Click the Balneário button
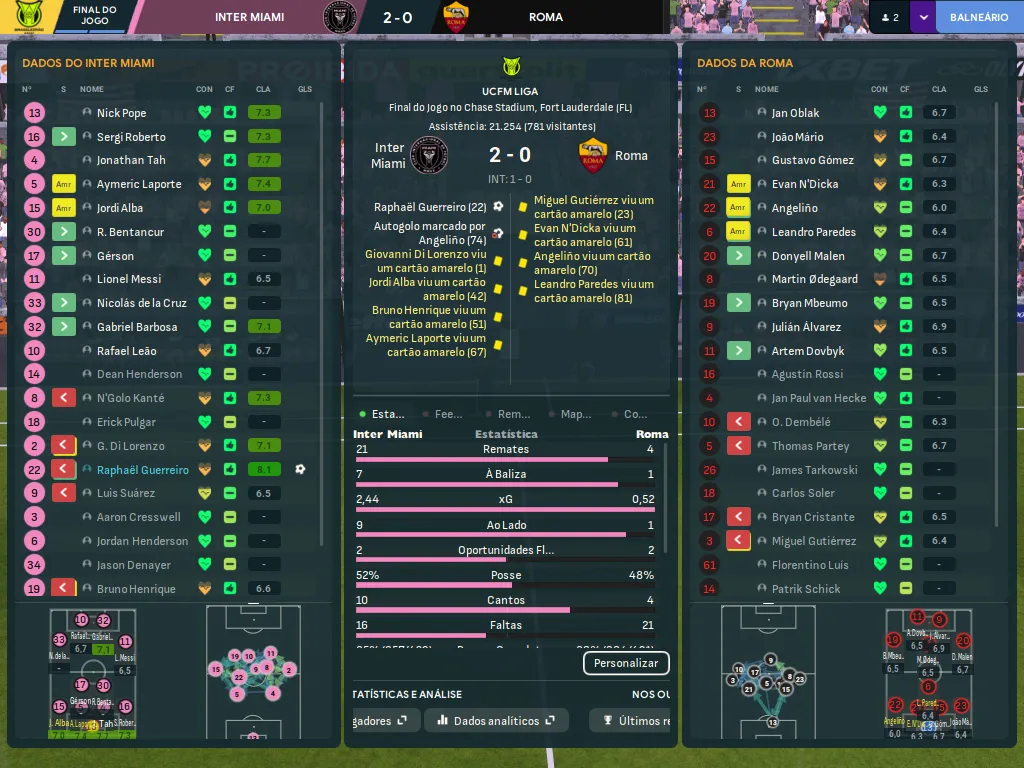The height and width of the screenshot is (768, 1024). click(x=978, y=17)
